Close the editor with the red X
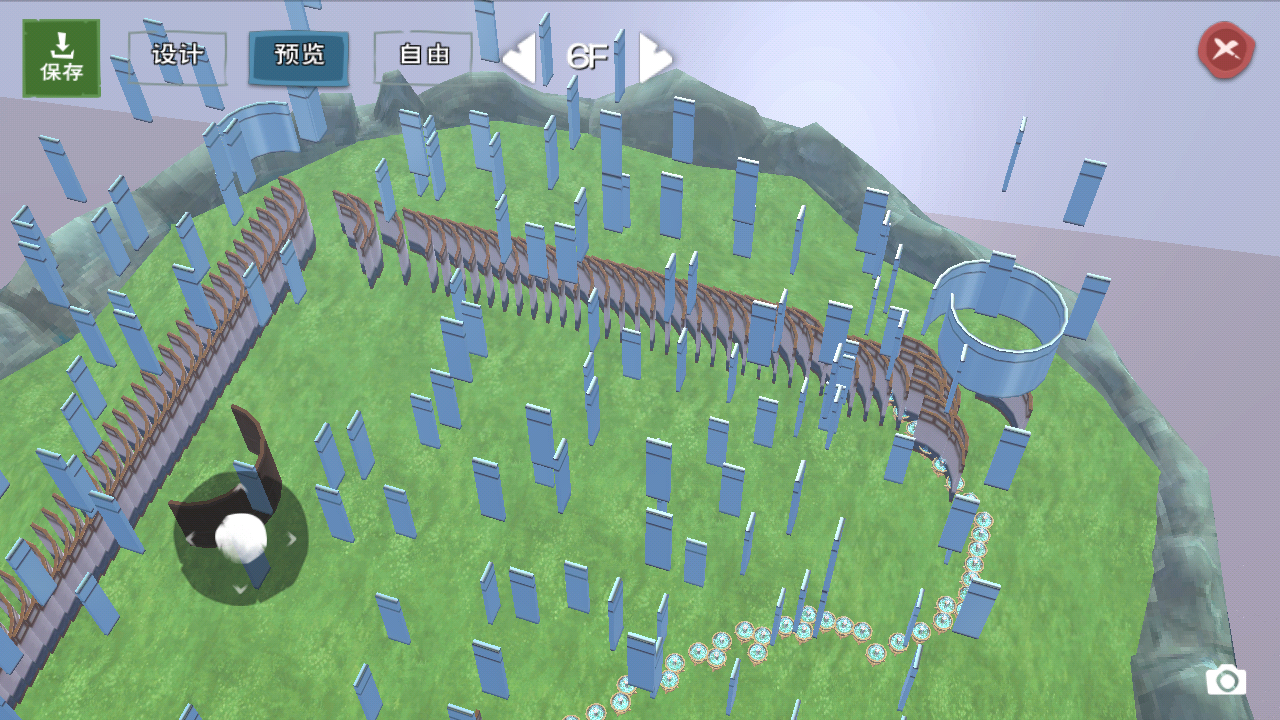The height and width of the screenshot is (720, 1280). [x=1226, y=49]
